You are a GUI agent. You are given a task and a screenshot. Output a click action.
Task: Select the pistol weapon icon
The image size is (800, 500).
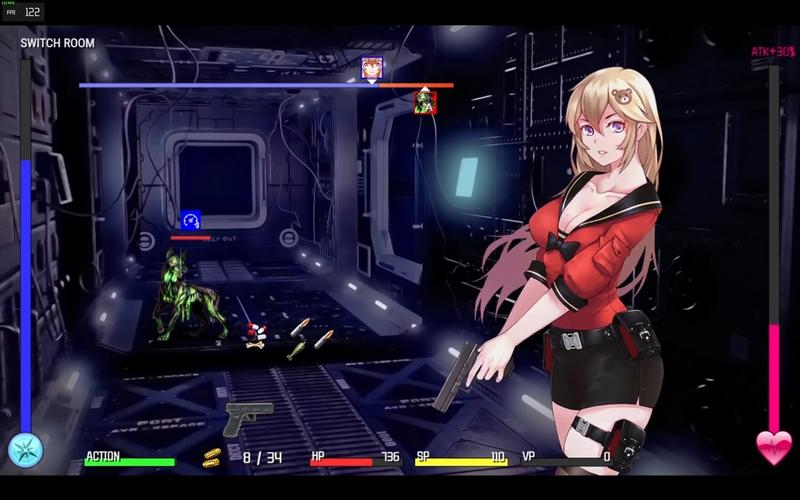248,419
